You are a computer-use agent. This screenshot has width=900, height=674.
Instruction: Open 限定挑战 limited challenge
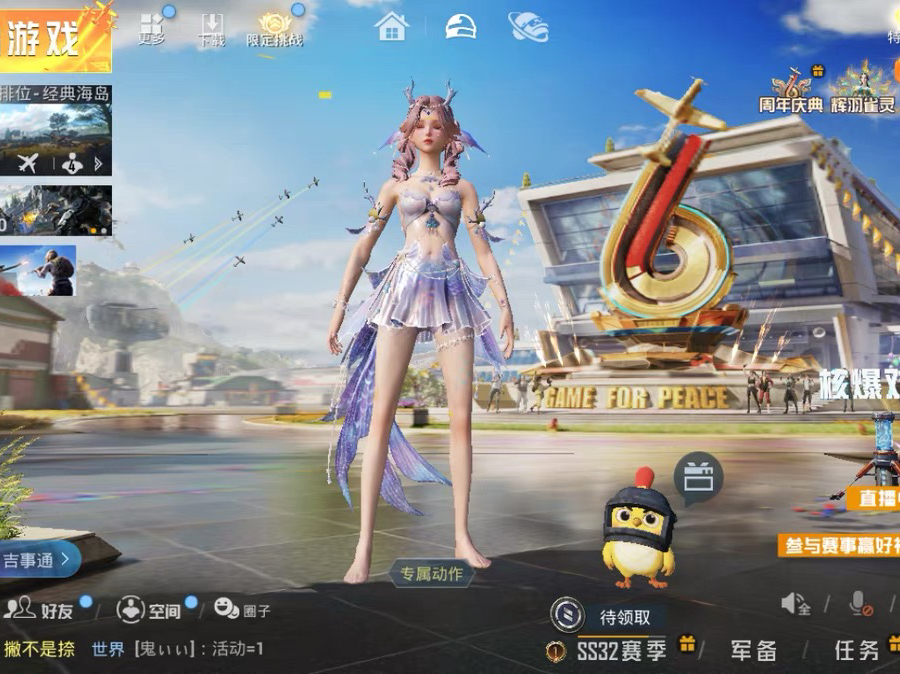pyautogui.click(x=274, y=29)
